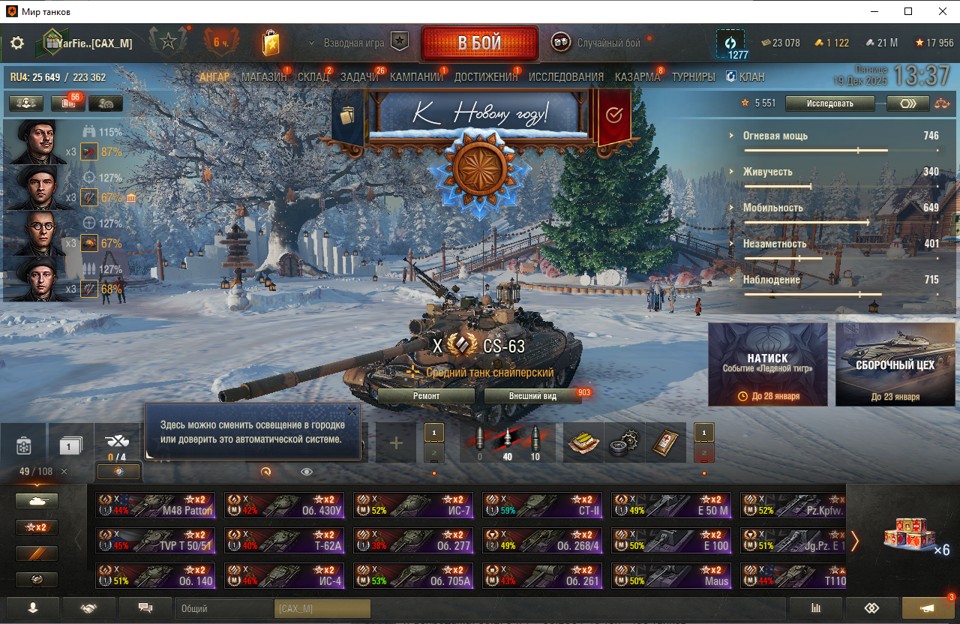Go to the ЗАДАЧИ tab
The image size is (960, 624).
click(358, 77)
